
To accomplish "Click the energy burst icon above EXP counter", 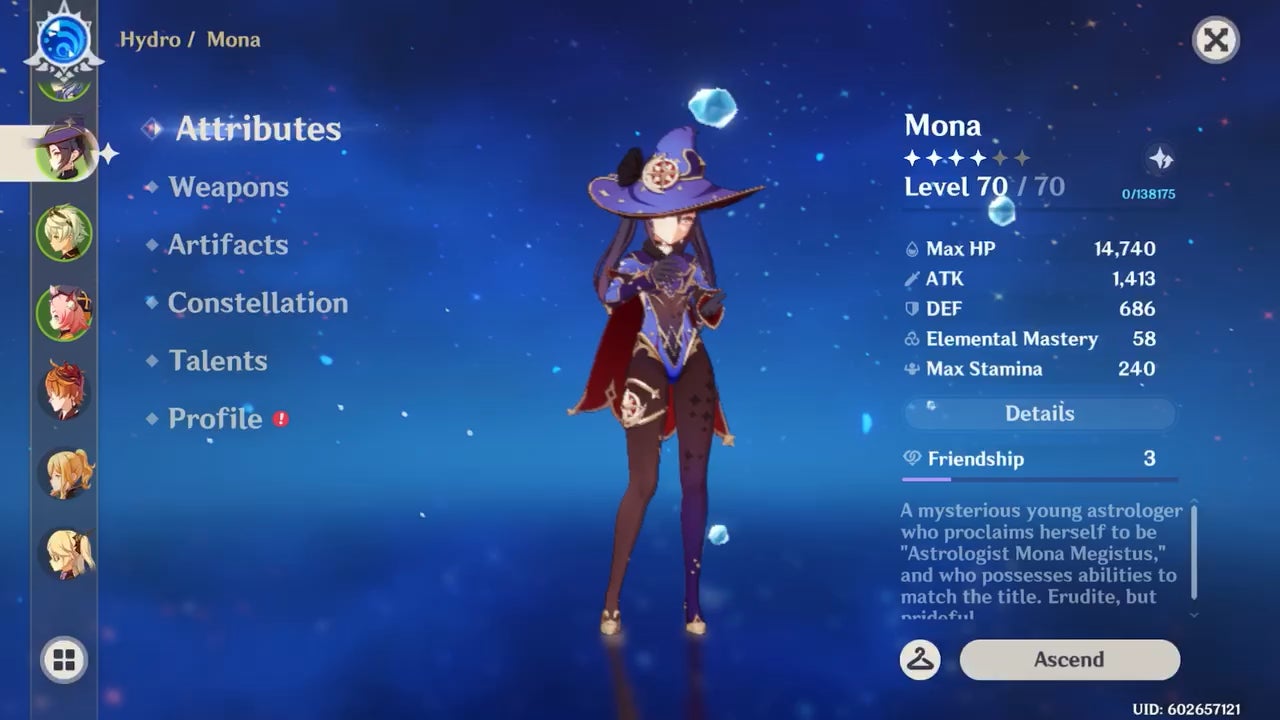I will [1160, 158].
